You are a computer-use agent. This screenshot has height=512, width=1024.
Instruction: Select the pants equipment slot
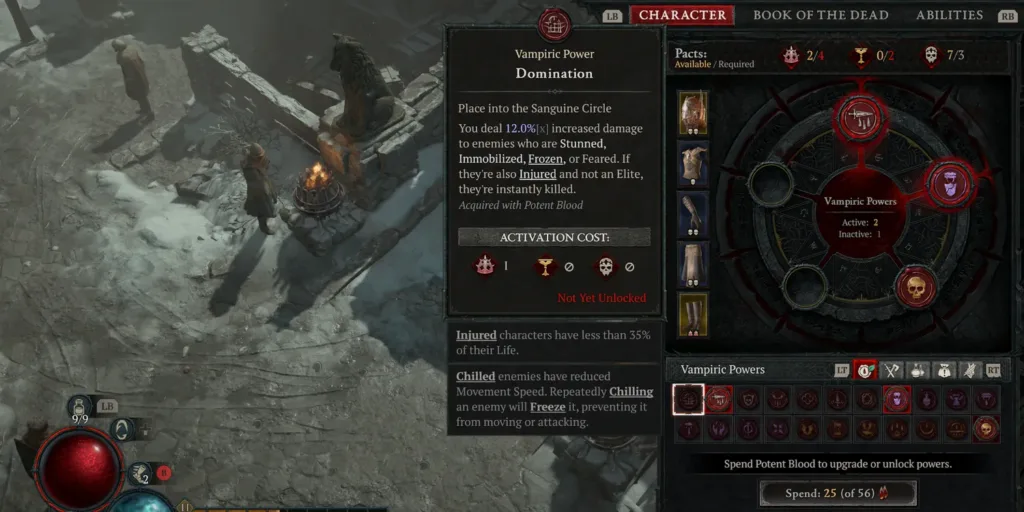click(x=693, y=264)
